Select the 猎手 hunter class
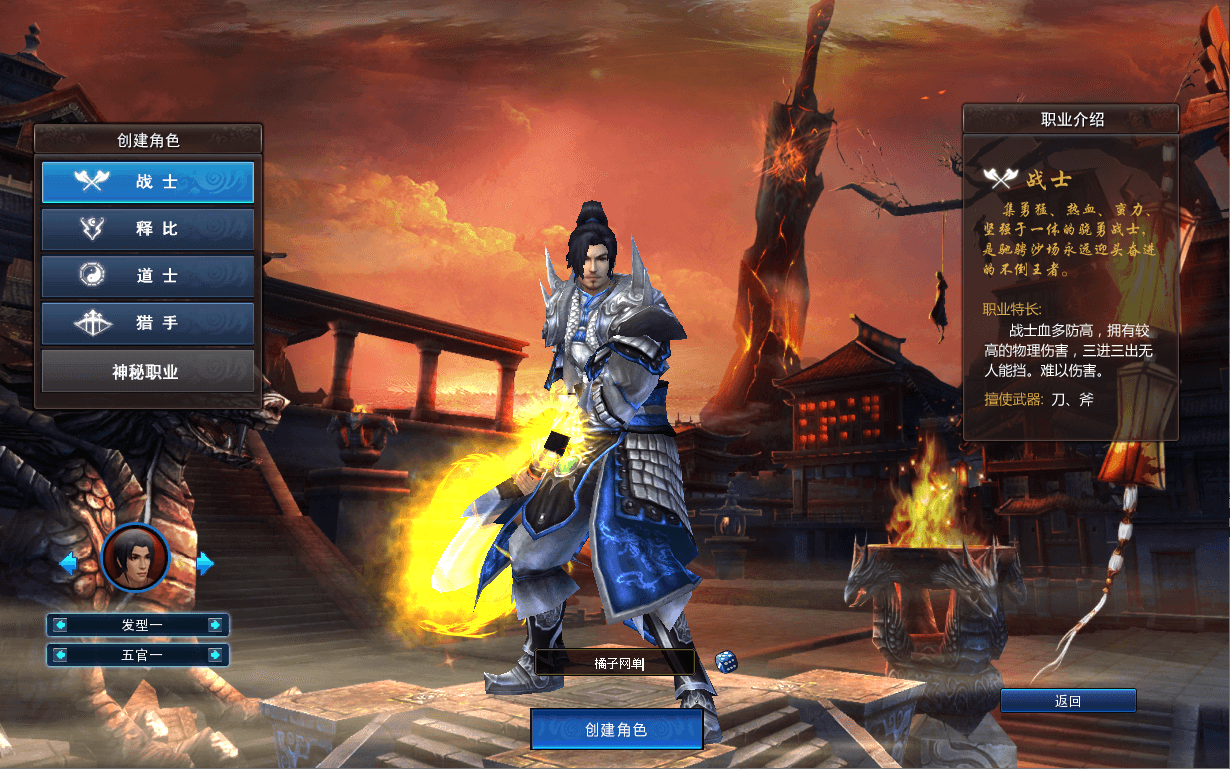Screen dimensions: 1230x769 pos(147,323)
